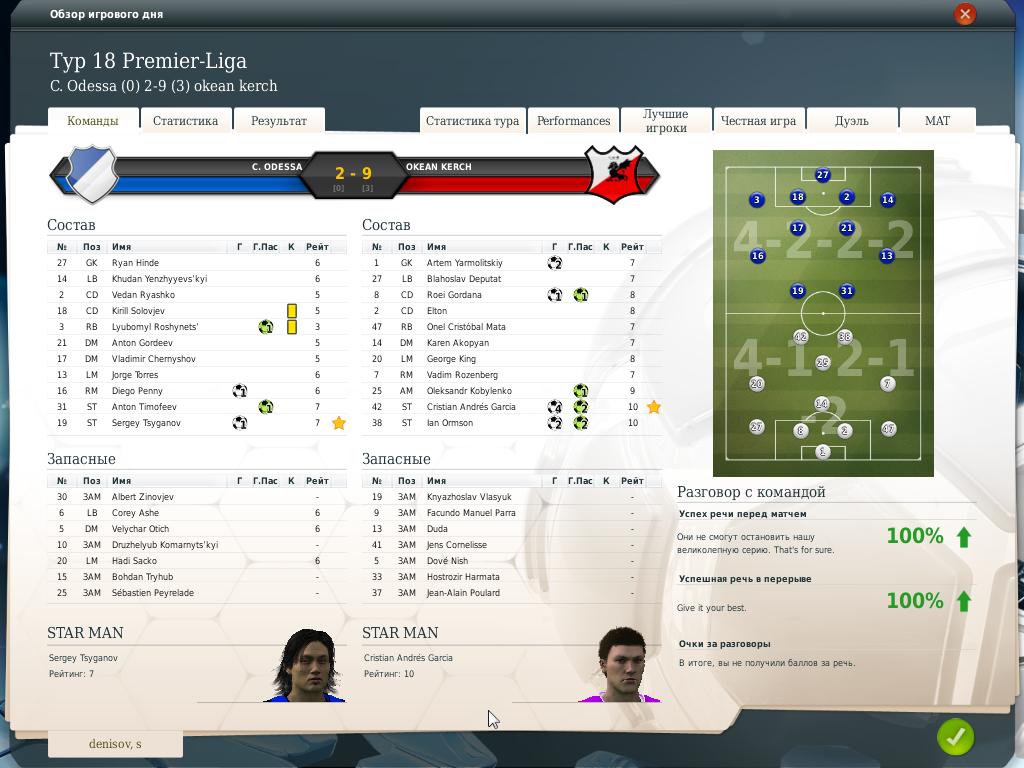The width and height of the screenshot is (1024, 768).
Task: Choose goalkeeper Ryan Hinde row
Action: point(135,263)
